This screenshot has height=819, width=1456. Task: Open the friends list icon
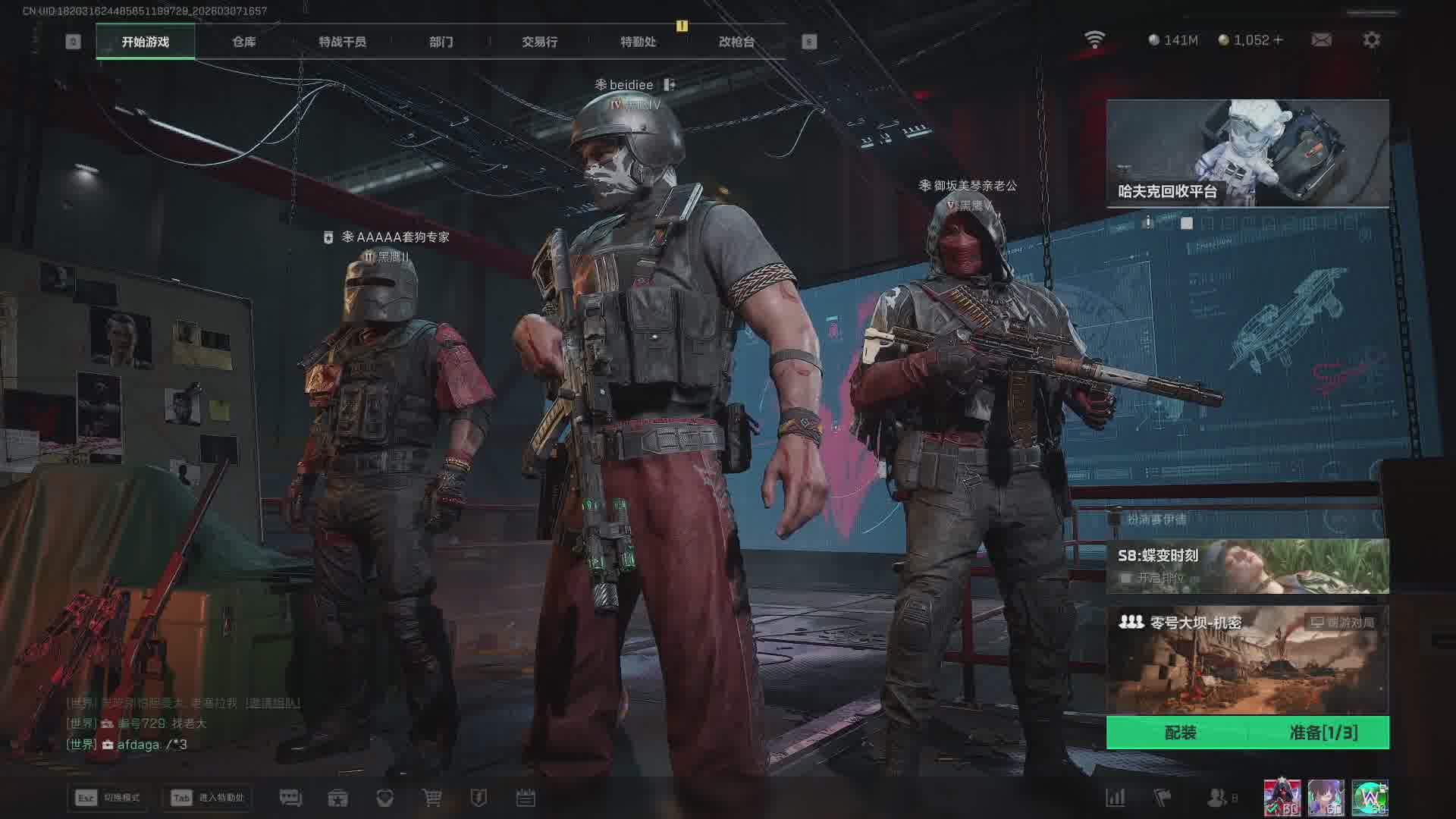[1216, 798]
